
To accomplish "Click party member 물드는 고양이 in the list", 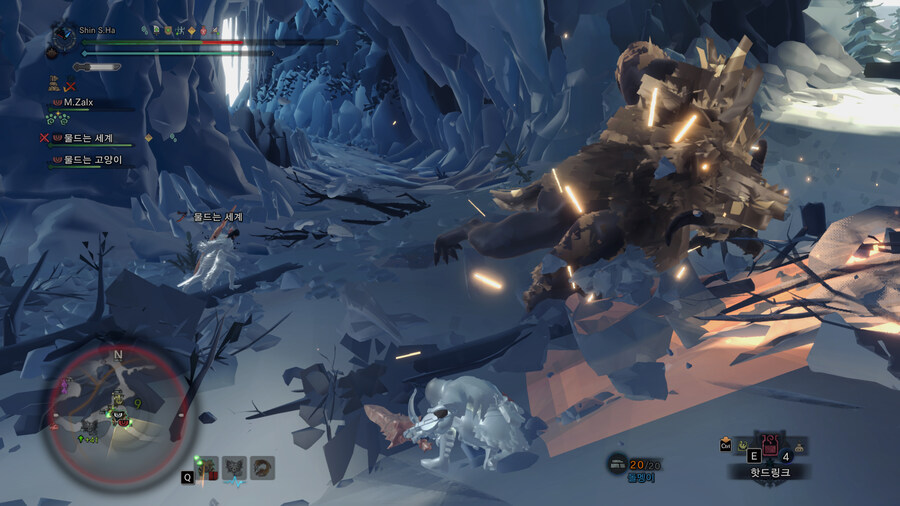I will [94, 159].
